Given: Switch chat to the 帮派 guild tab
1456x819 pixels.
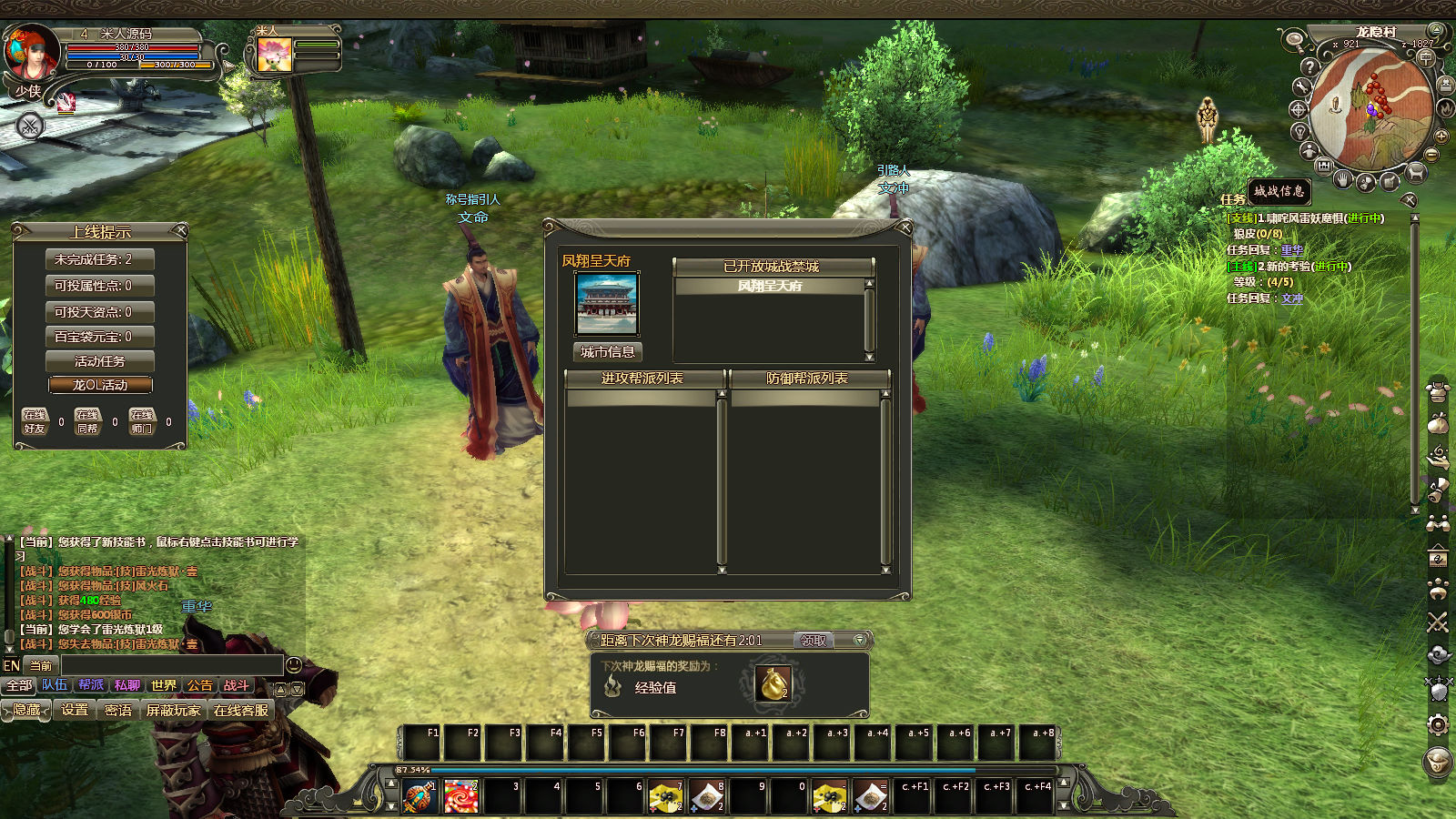Looking at the screenshot, I should click(91, 685).
